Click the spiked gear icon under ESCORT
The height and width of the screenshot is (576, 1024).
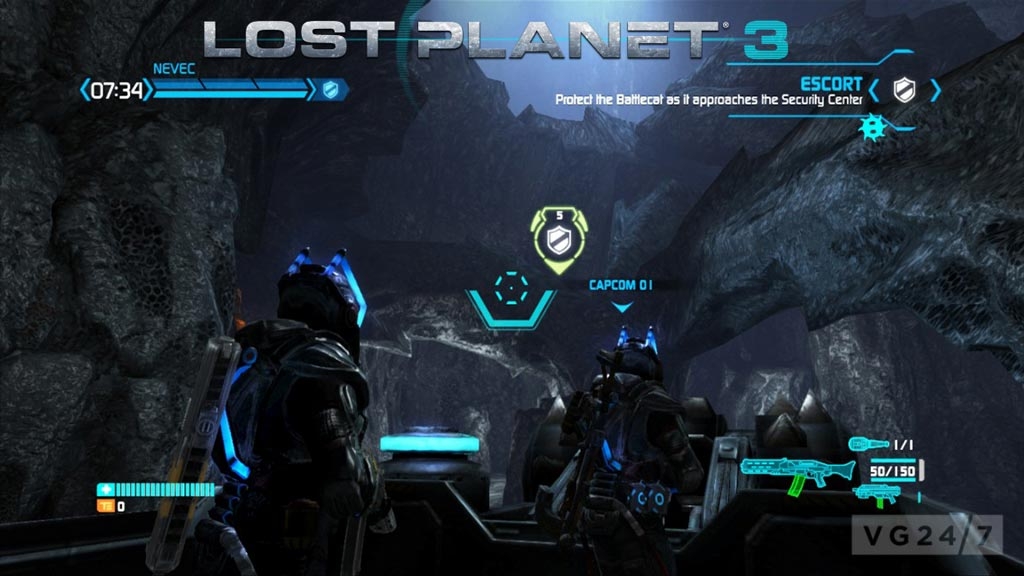[x=871, y=130]
